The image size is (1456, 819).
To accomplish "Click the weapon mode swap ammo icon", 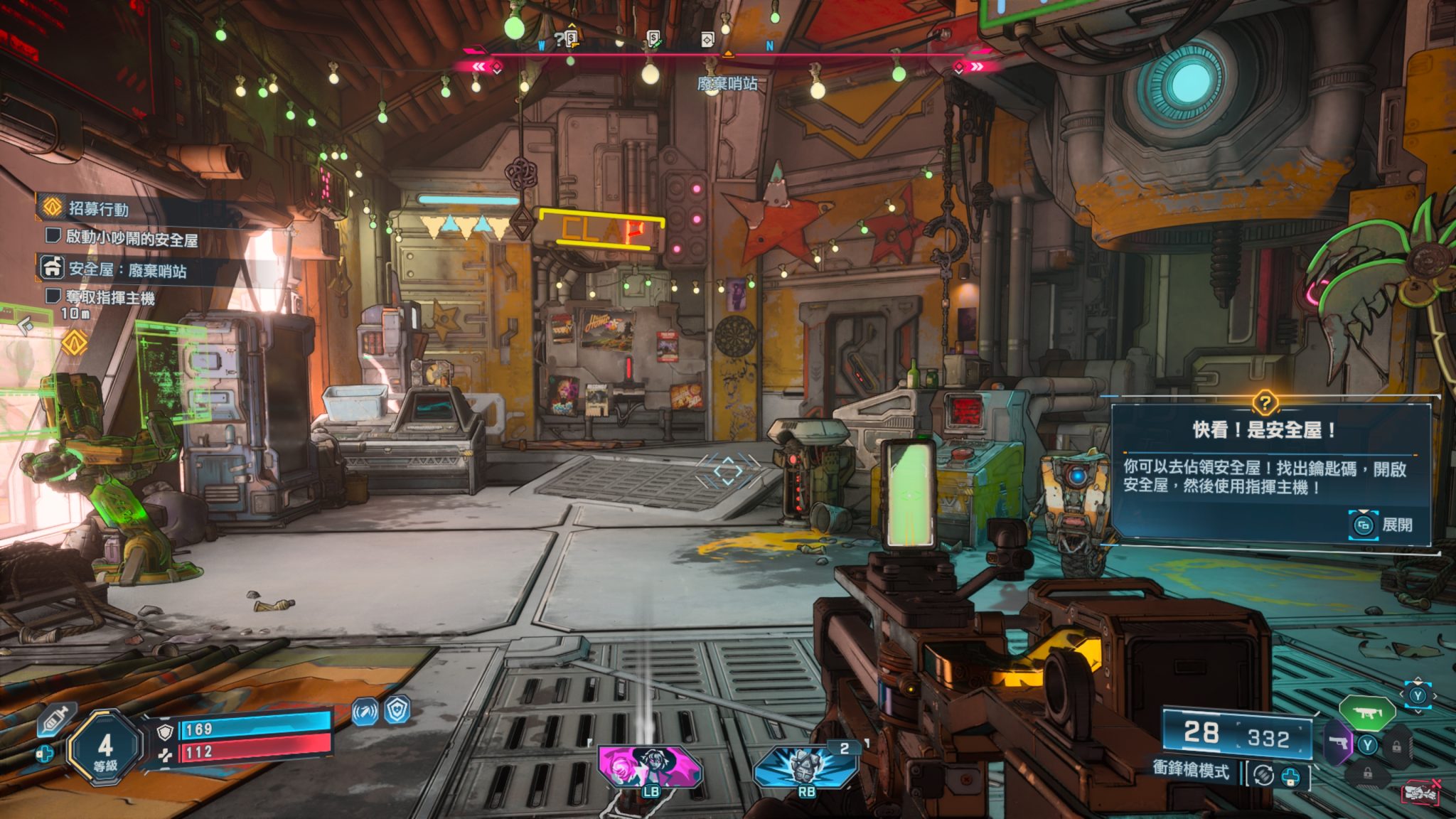I will coord(1263,774).
